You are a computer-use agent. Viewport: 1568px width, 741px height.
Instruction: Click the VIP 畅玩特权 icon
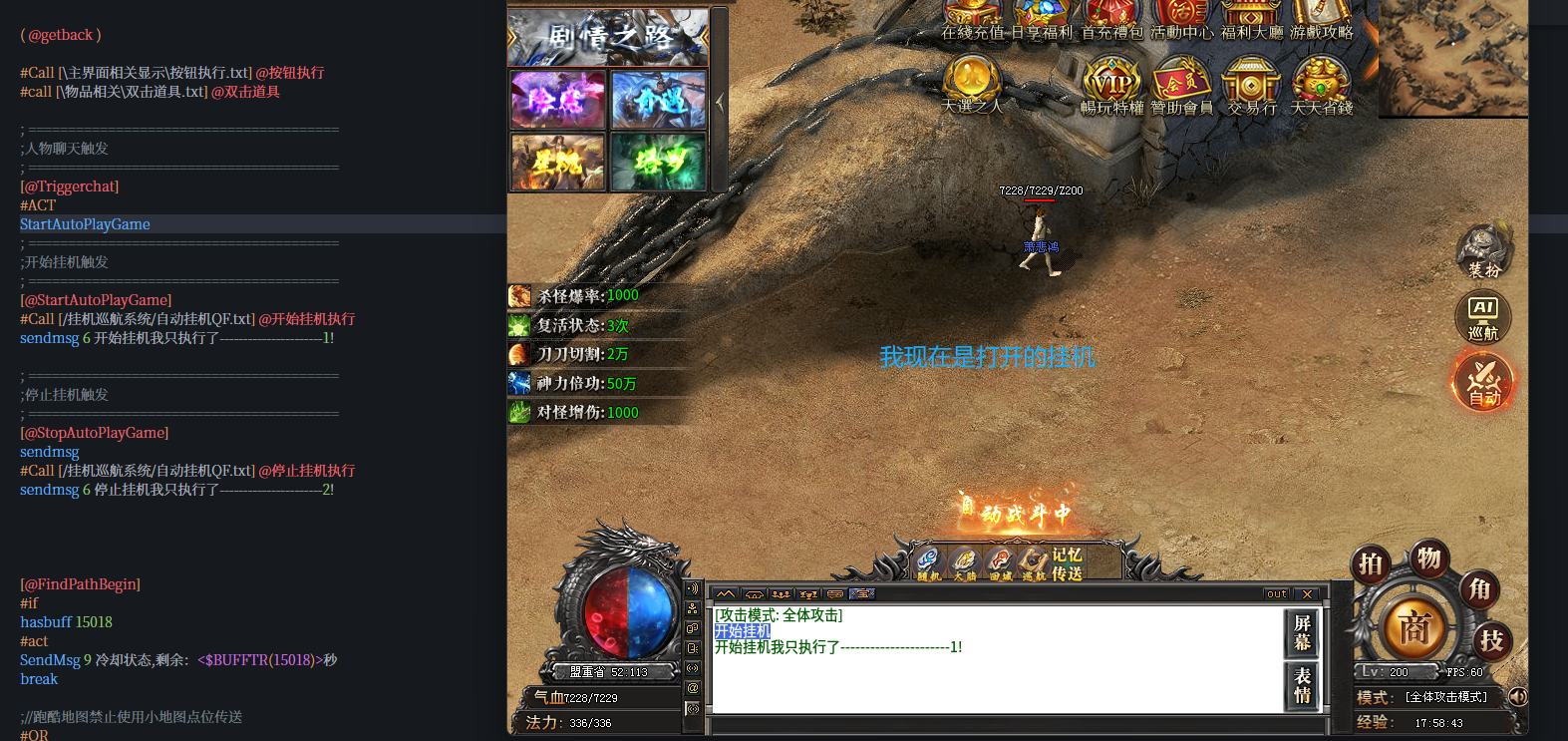(1111, 83)
